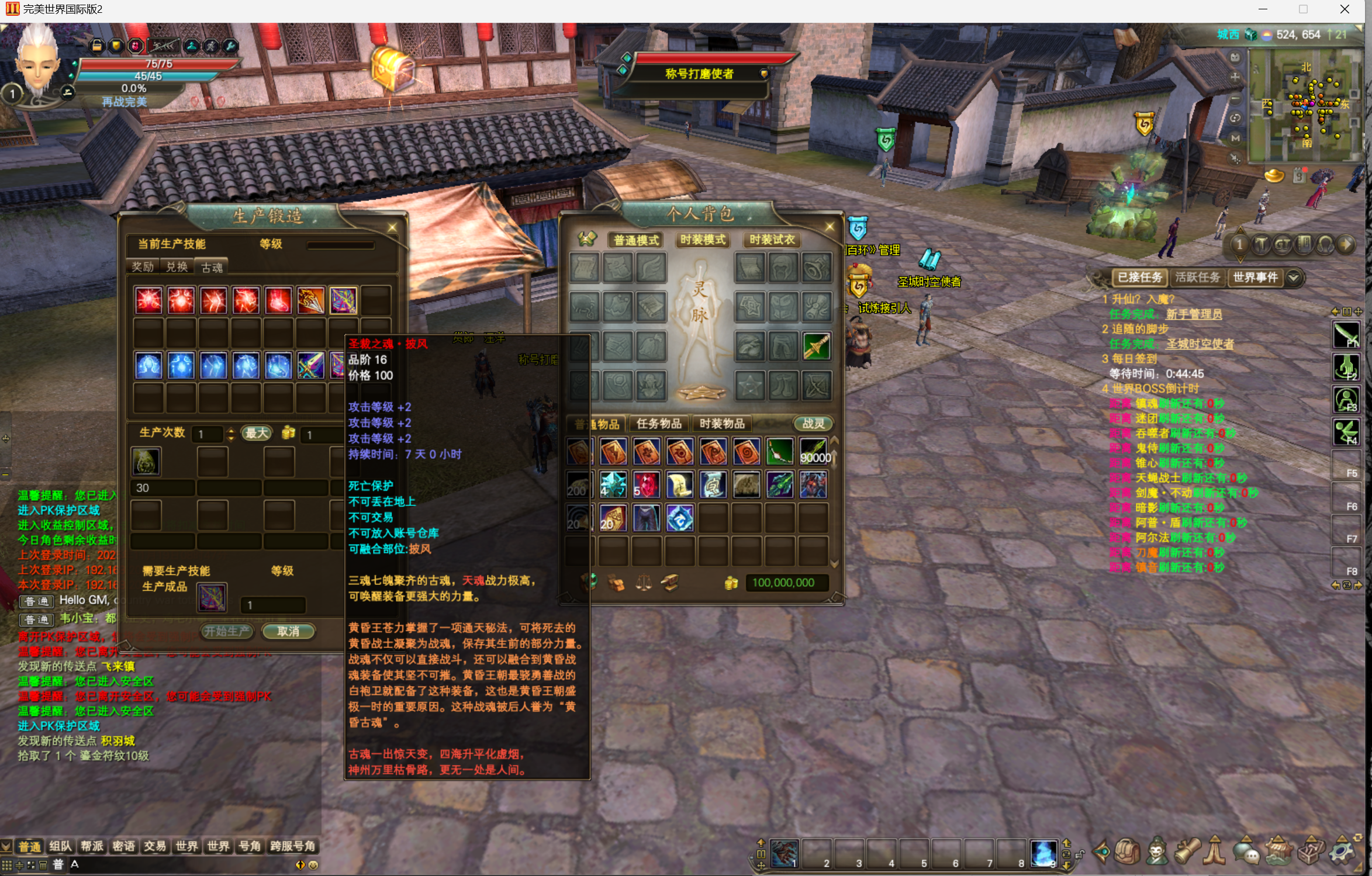The image size is (1372, 876).
Task: Select the red ruby gem in backpack
Action: pyautogui.click(x=646, y=485)
